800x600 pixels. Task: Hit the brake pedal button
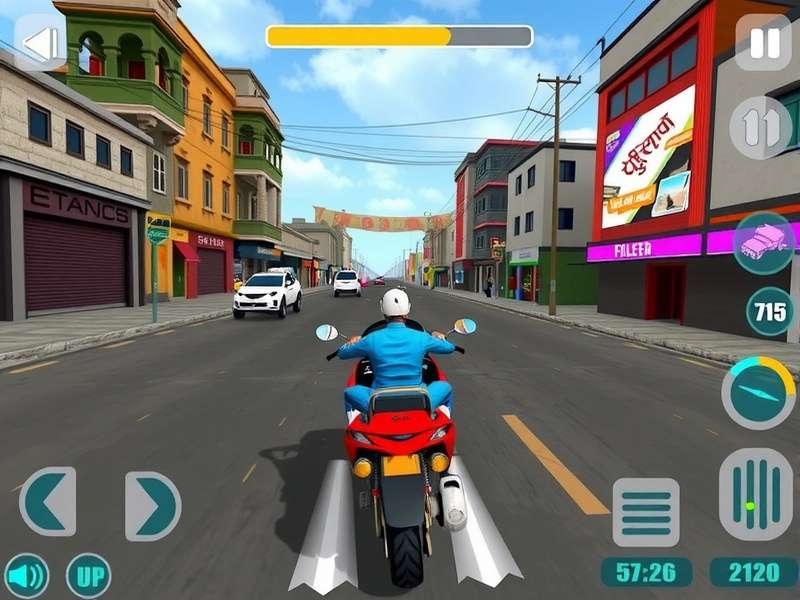coord(645,512)
